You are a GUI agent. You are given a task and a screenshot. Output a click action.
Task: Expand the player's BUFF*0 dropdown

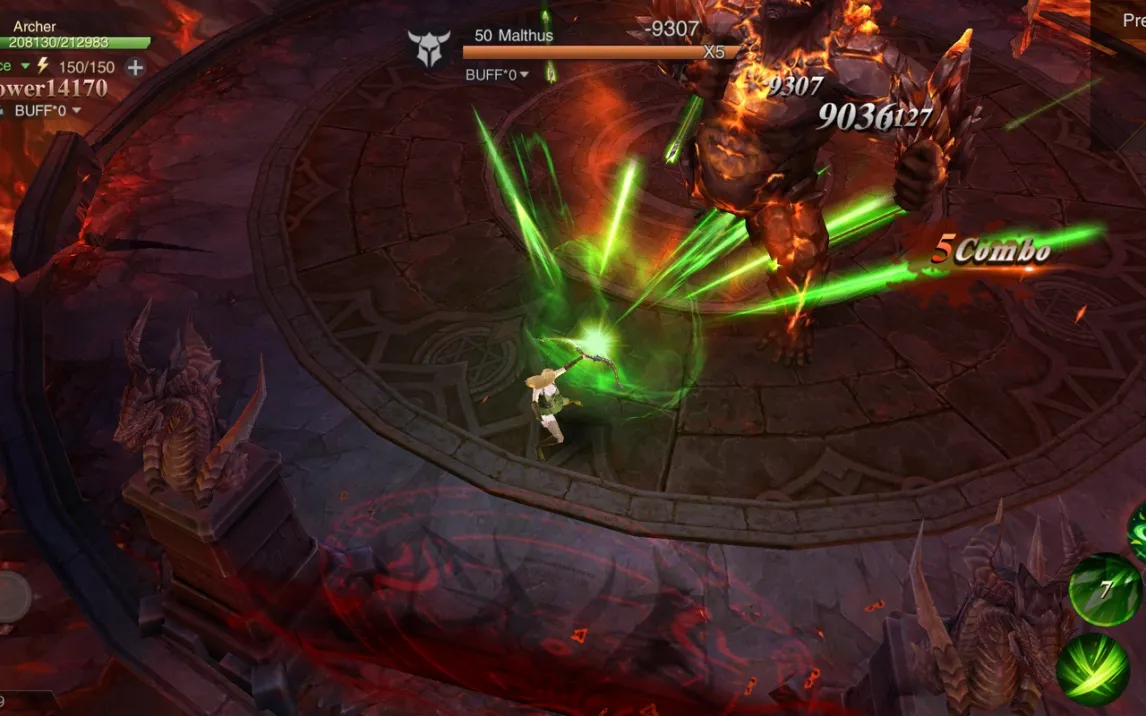click(x=75, y=111)
